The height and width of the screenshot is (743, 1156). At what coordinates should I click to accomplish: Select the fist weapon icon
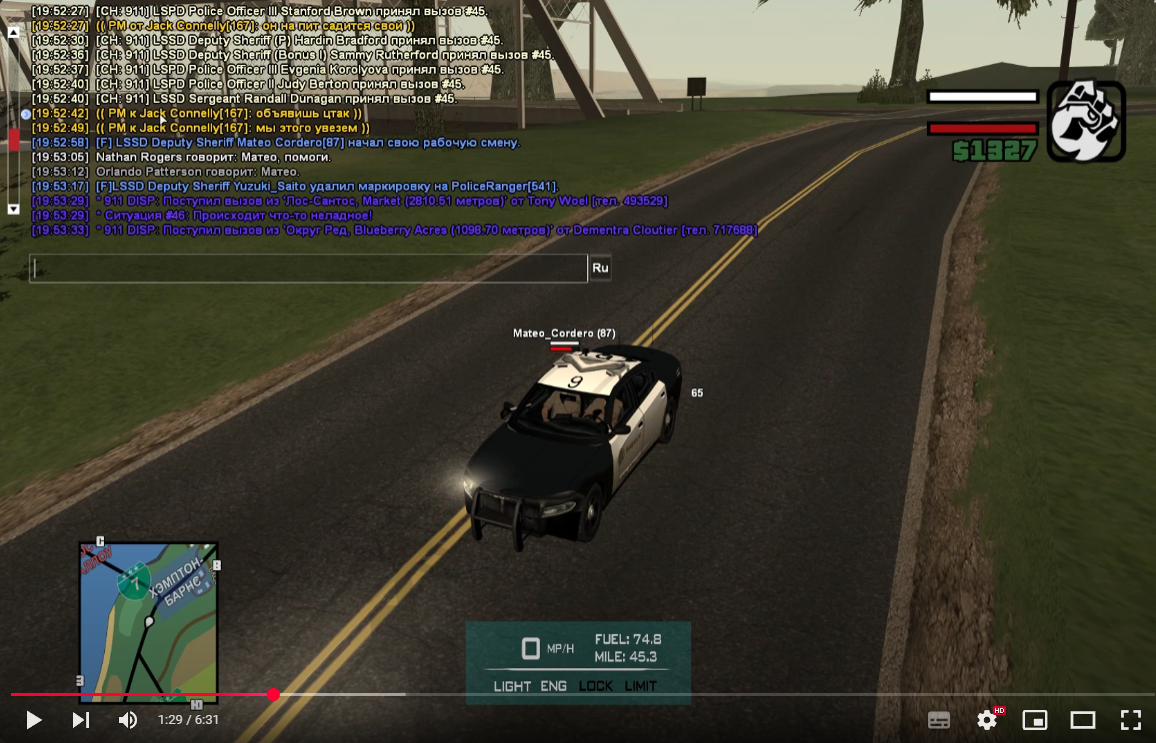1086,121
